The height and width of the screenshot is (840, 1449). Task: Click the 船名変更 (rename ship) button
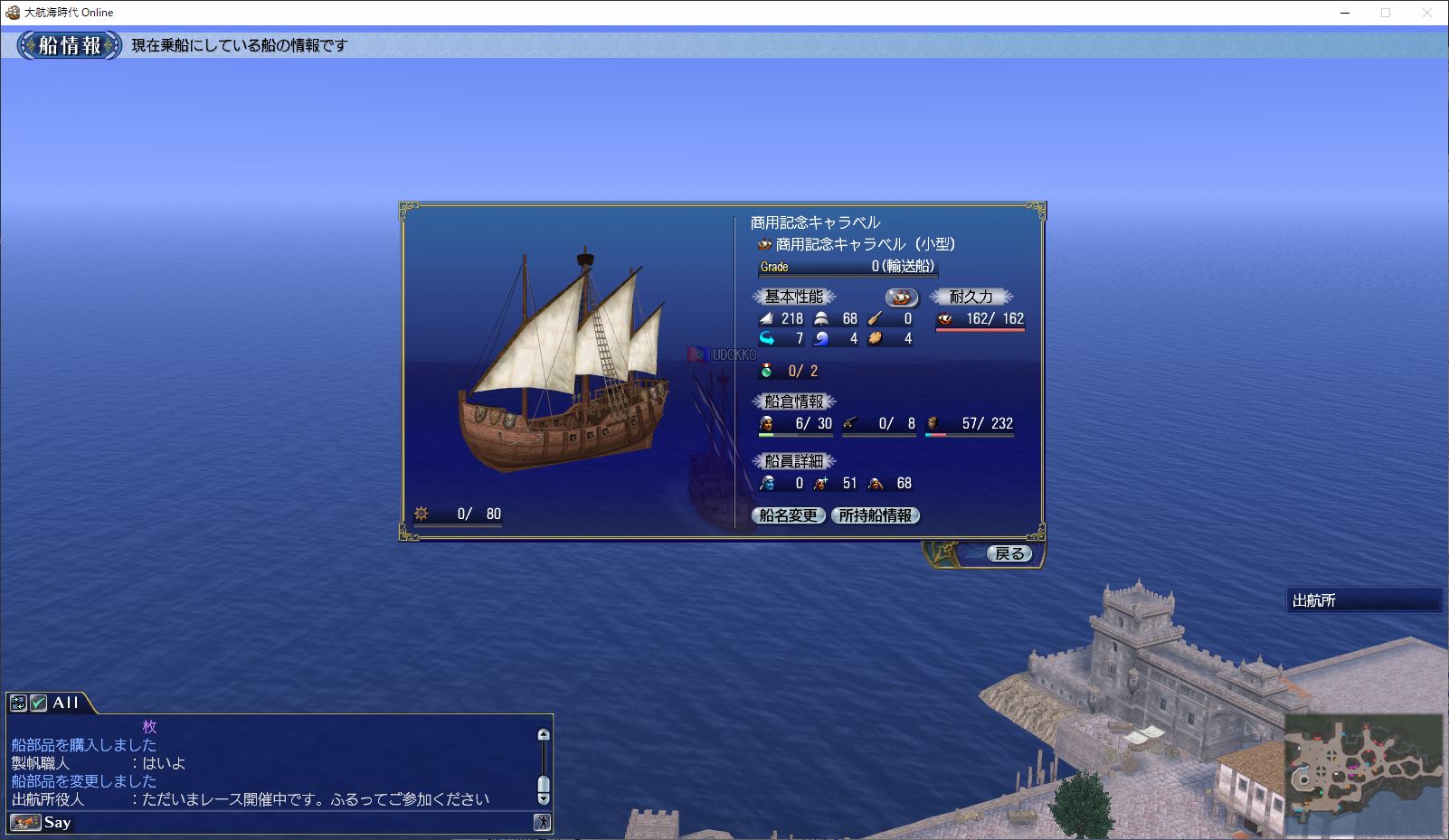pyautogui.click(x=789, y=515)
